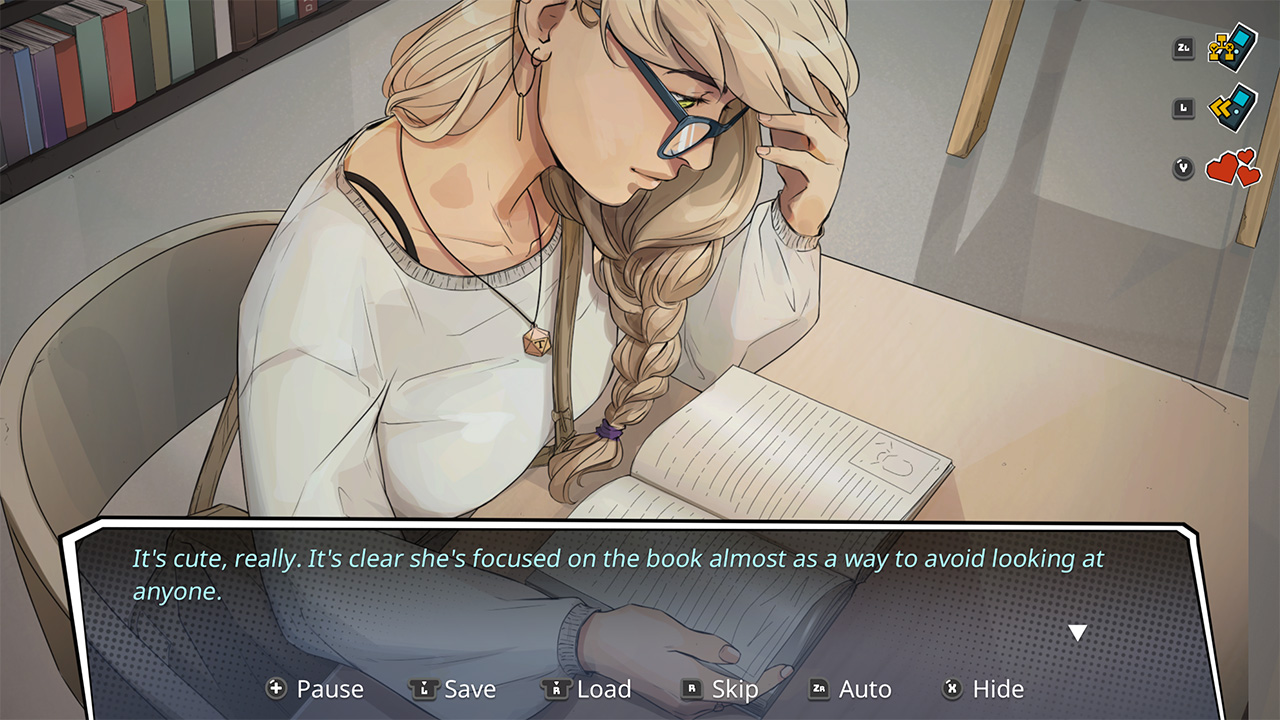Click the R button glyph beside Skip

(x=691, y=689)
